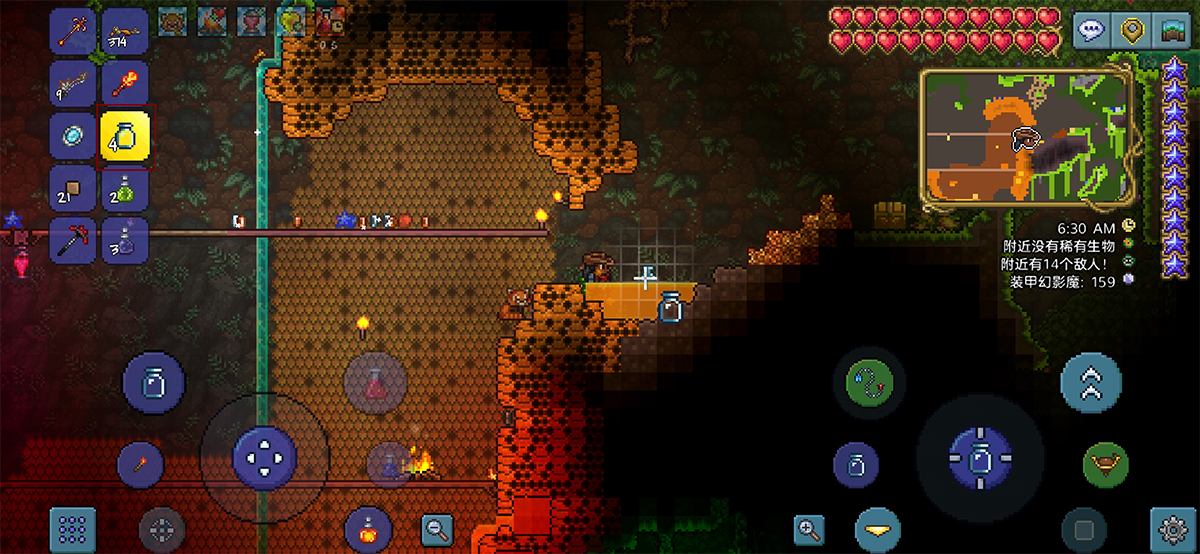Tap the yellow down-arrow button
1200x554 pixels.
pyautogui.click(x=877, y=529)
